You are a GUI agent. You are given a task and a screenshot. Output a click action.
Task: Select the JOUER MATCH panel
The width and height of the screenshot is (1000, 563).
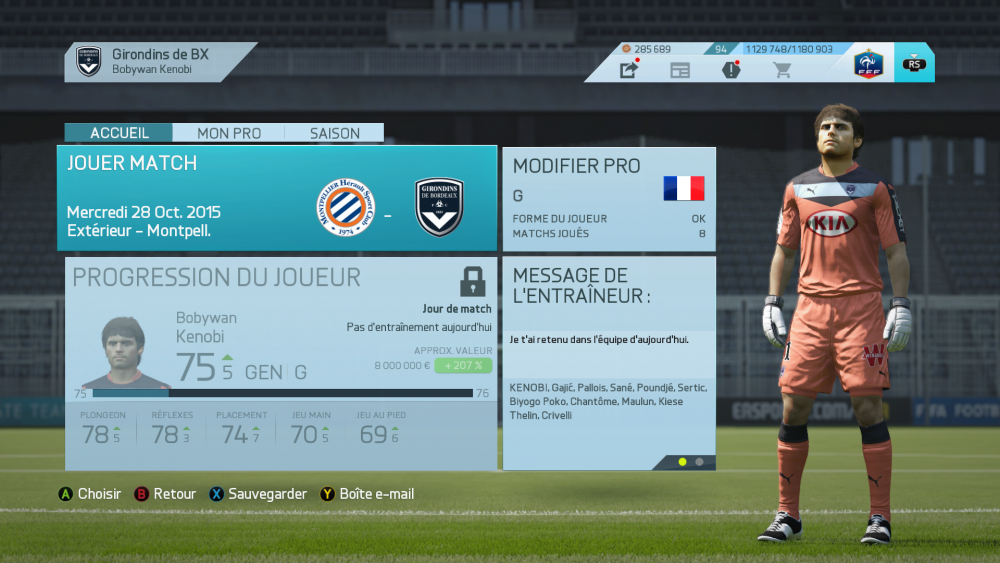click(281, 198)
